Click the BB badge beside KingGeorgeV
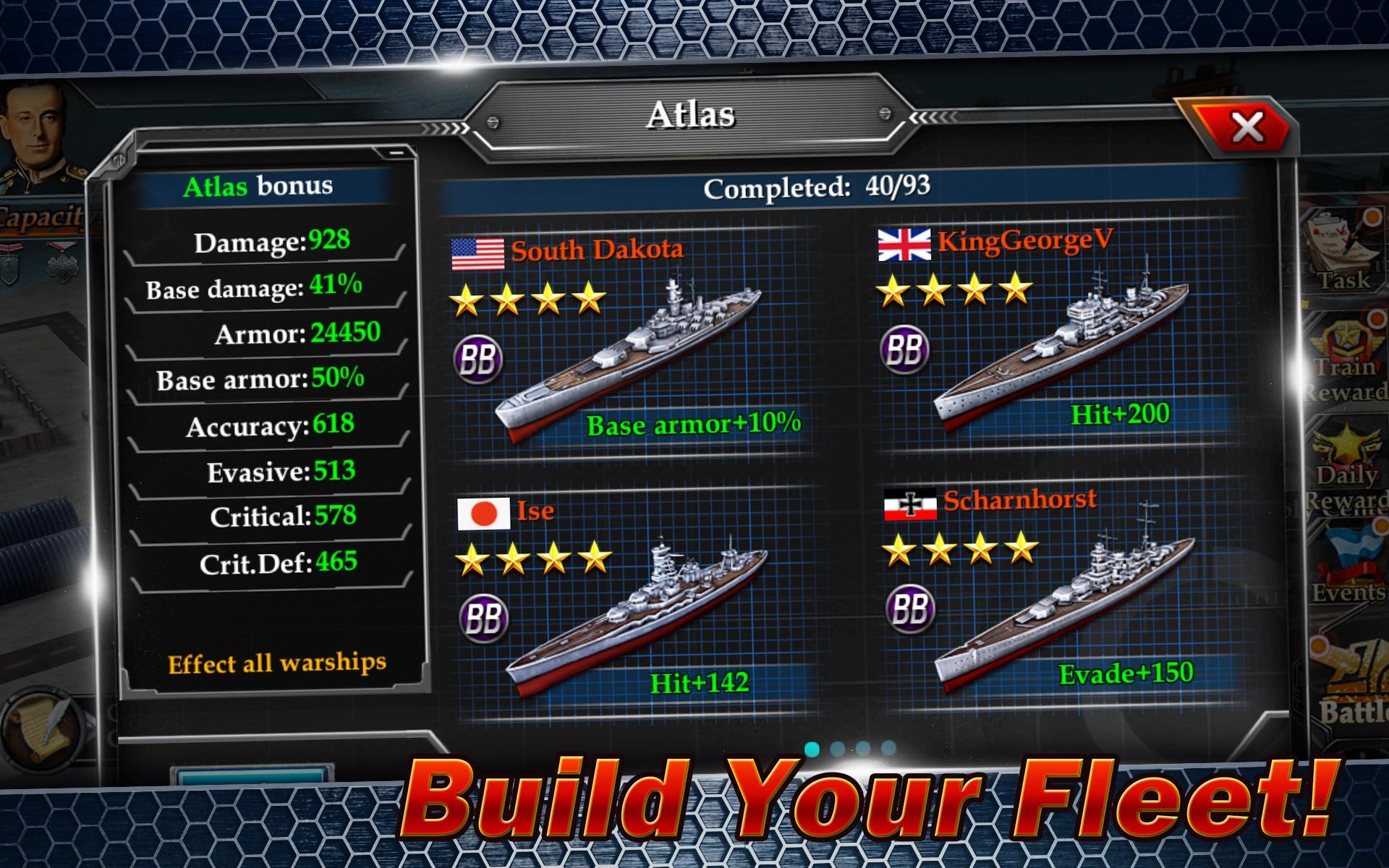This screenshot has height=868, width=1389. click(x=904, y=348)
